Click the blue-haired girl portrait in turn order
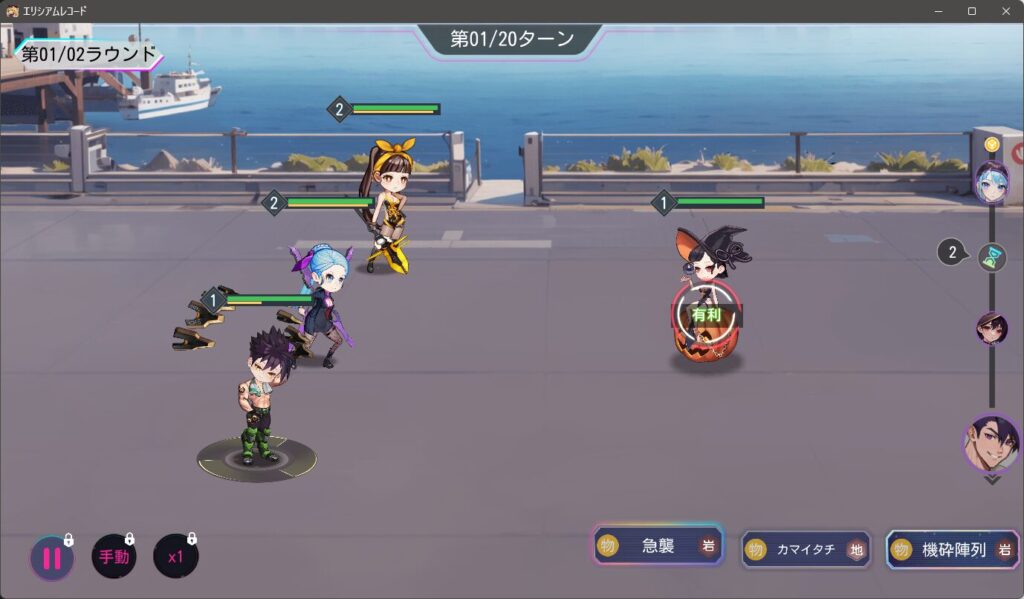 [992, 182]
